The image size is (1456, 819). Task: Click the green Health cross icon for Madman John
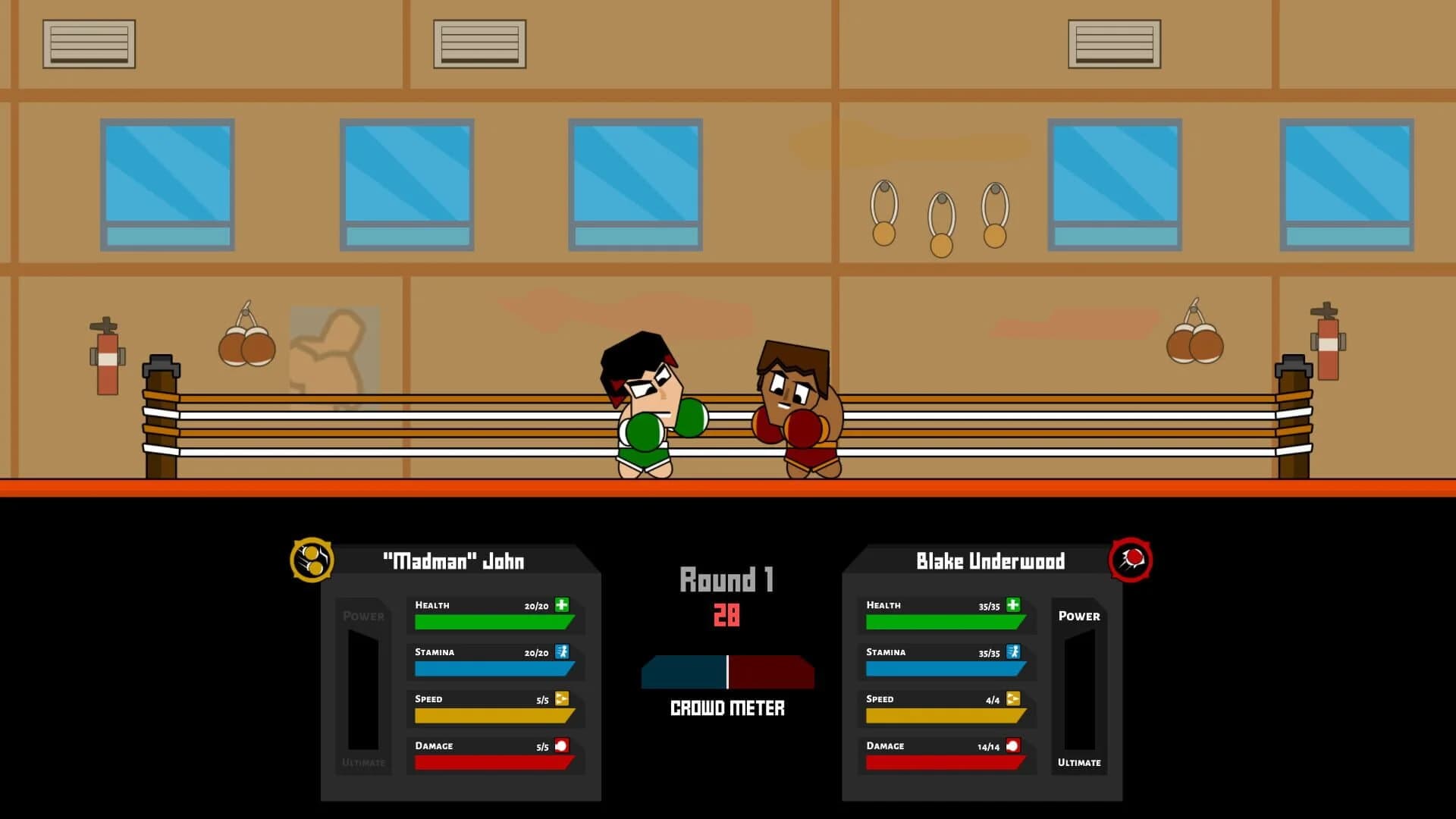tap(561, 605)
